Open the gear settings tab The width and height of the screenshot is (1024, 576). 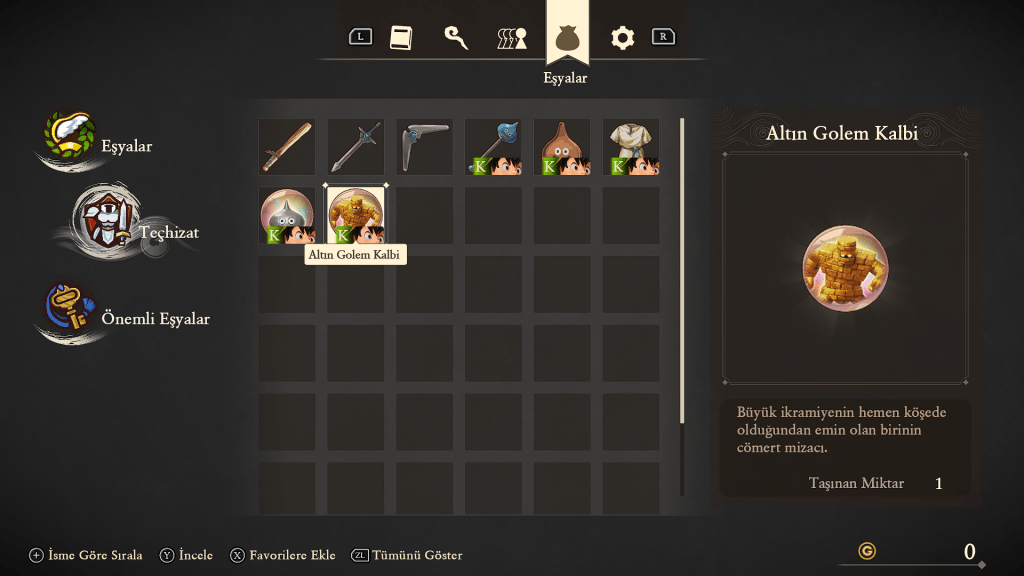coord(623,38)
